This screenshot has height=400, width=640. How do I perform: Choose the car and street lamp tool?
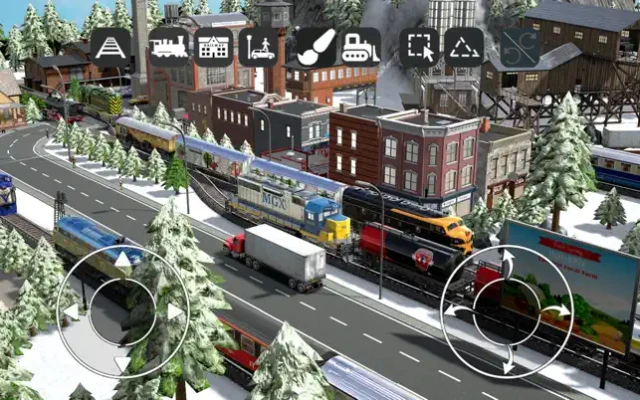[258, 47]
